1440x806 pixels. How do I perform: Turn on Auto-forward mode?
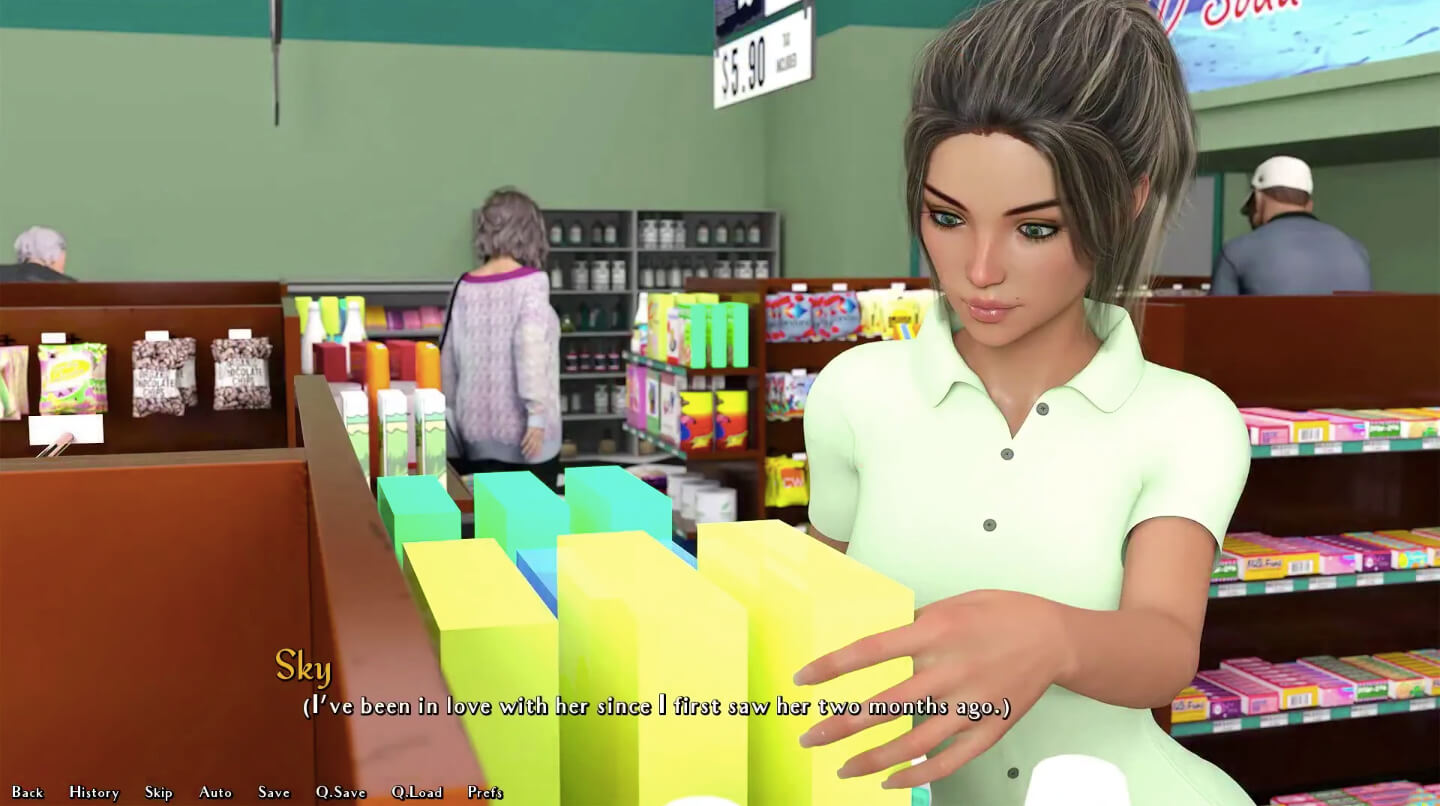(x=215, y=791)
